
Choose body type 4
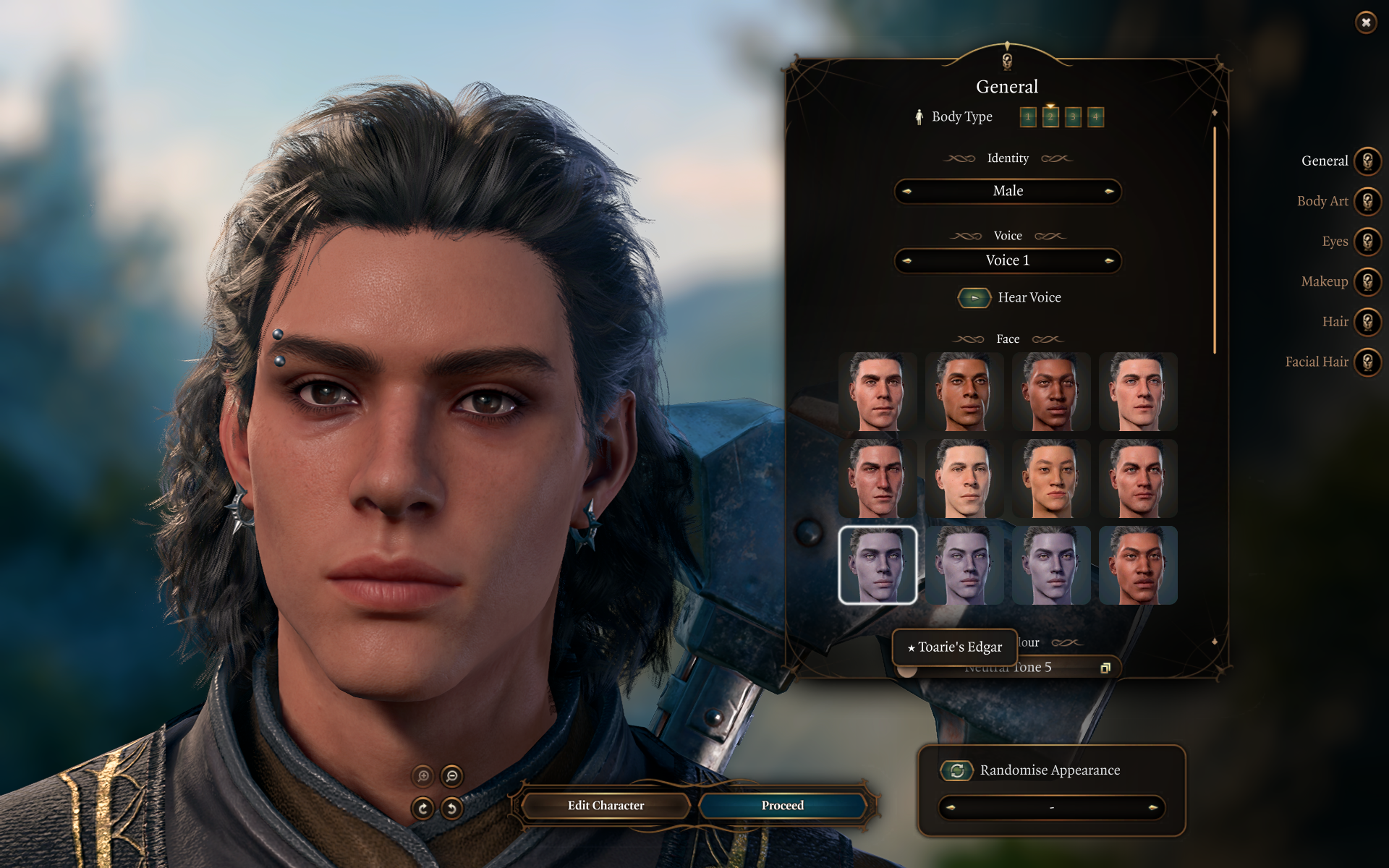[1095, 117]
